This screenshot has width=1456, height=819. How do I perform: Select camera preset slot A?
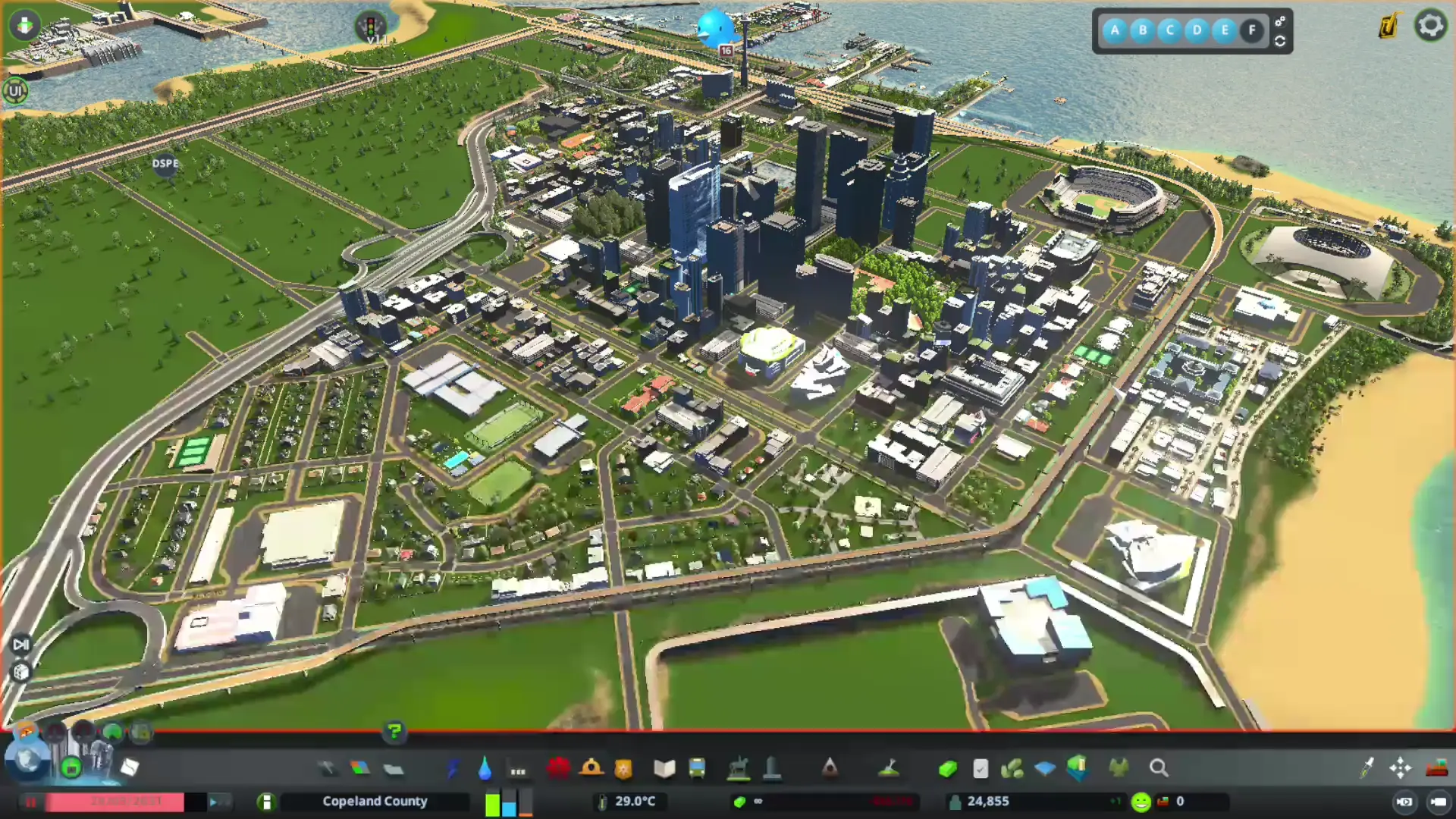(1115, 30)
